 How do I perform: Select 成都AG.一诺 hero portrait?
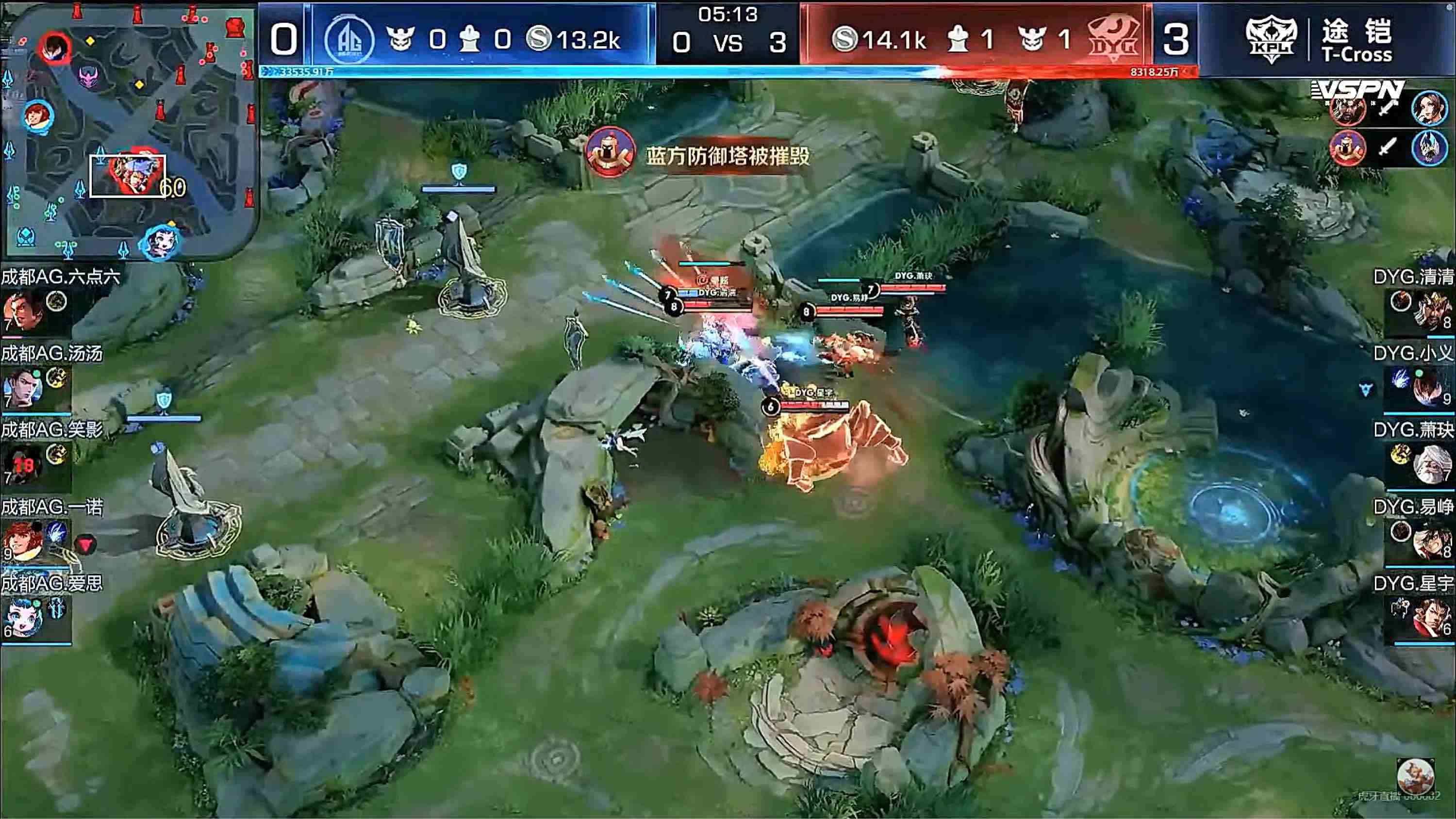coord(23,541)
